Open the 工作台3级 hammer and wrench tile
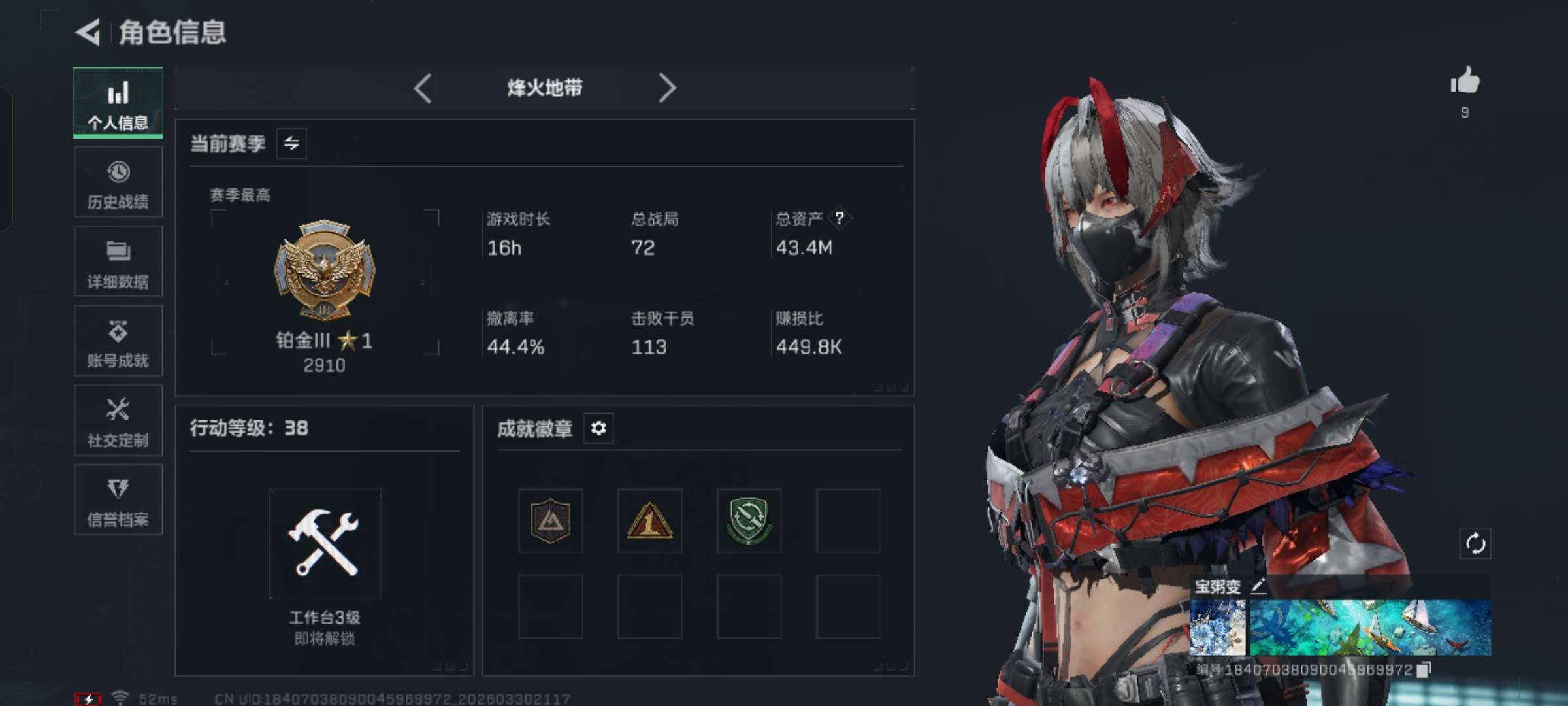The width and height of the screenshot is (1568, 706). coord(325,543)
